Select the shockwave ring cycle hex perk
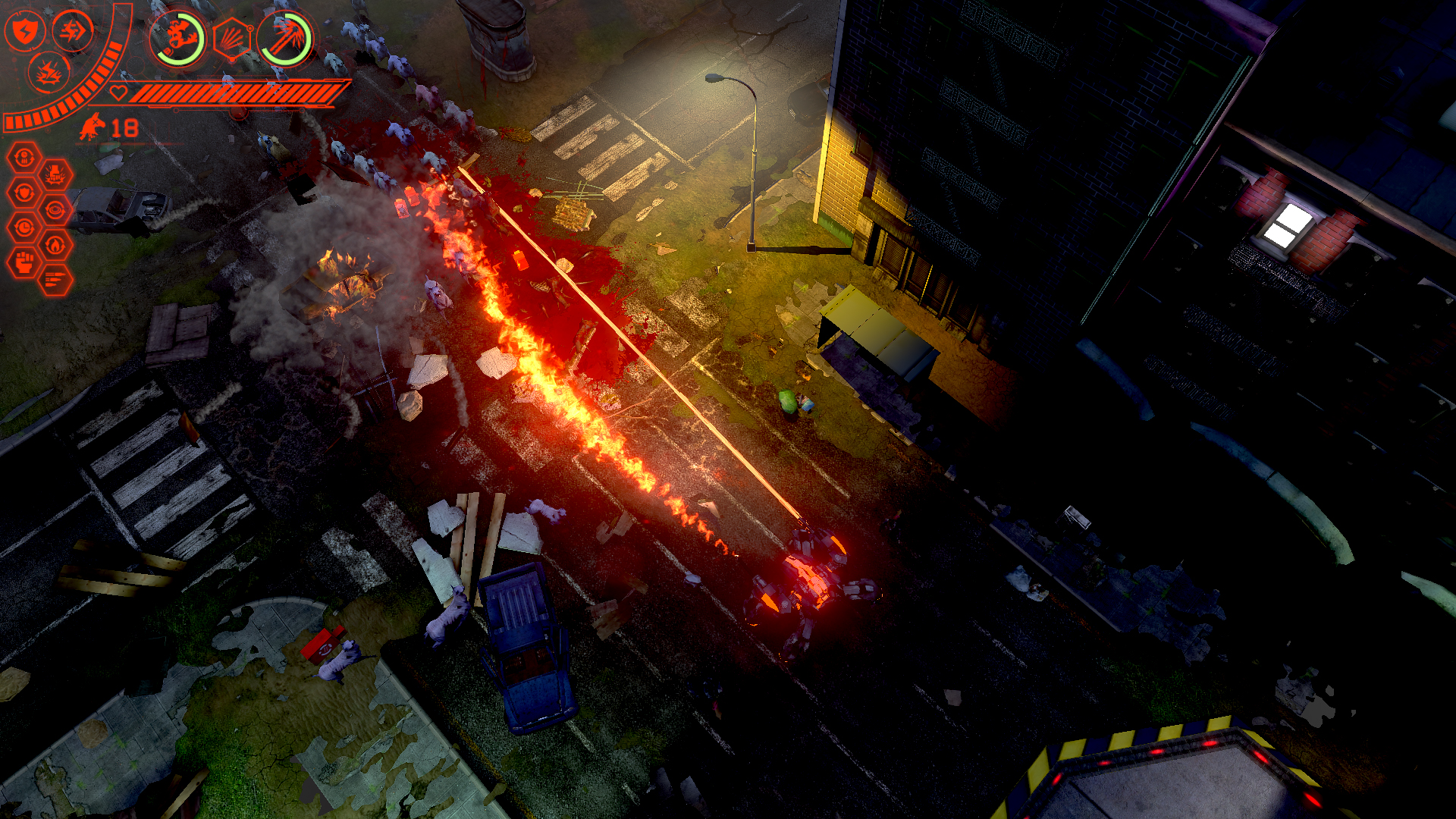Image resolution: width=1456 pixels, height=819 pixels. click(x=56, y=209)
